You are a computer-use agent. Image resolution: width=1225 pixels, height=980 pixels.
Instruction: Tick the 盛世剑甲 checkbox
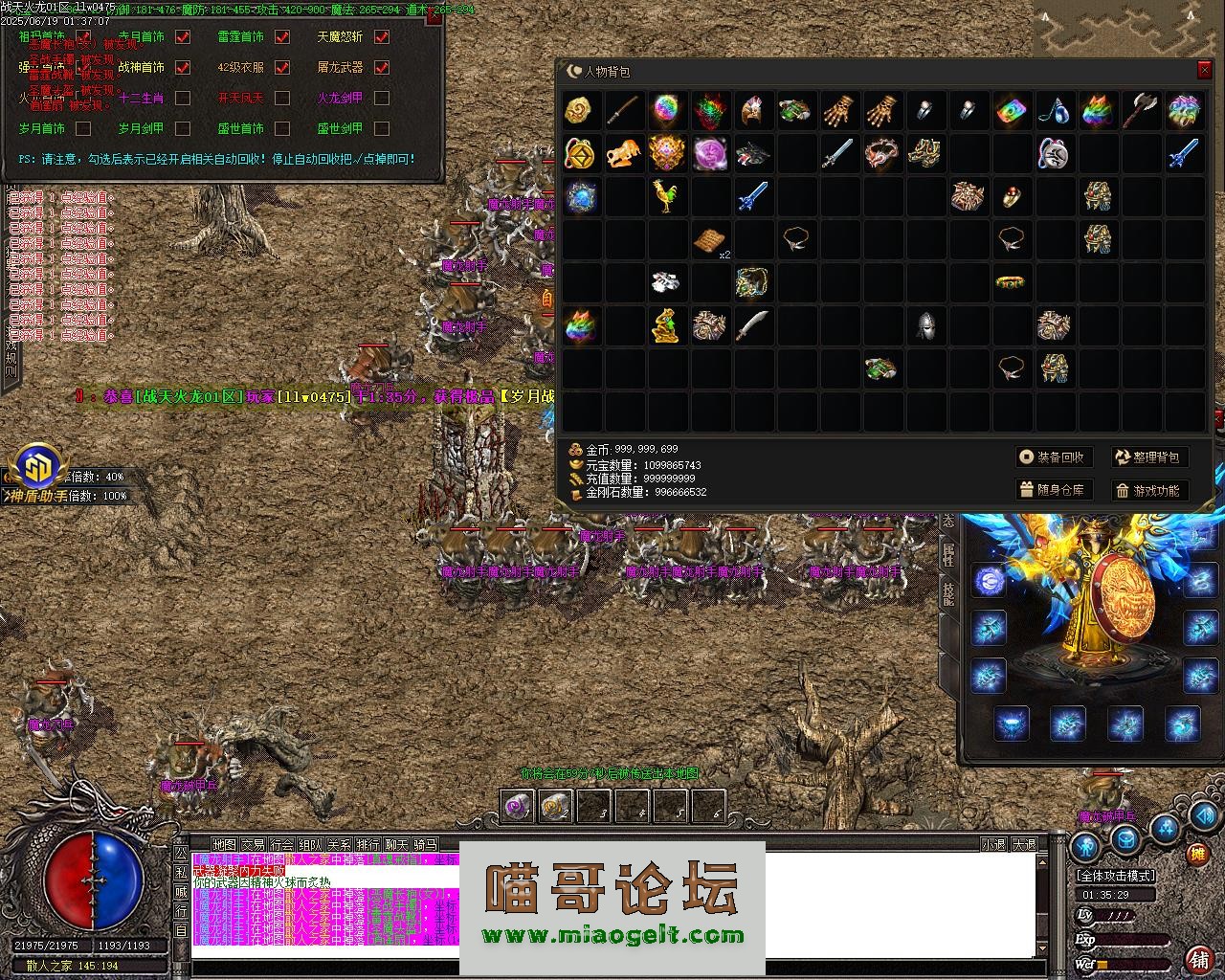(x=382, y=128)
